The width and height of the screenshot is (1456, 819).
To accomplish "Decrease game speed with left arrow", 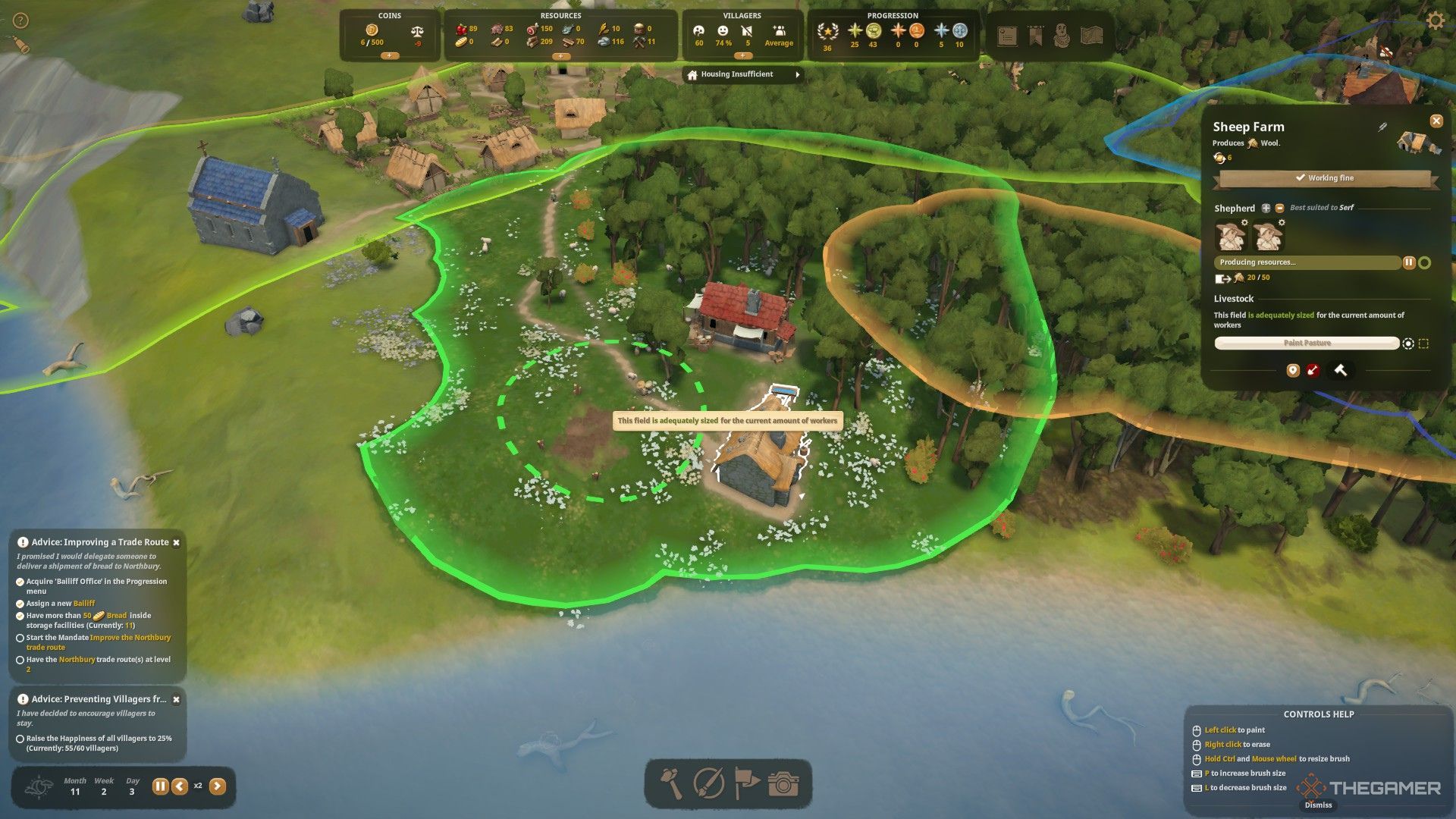I will [180, 786].
